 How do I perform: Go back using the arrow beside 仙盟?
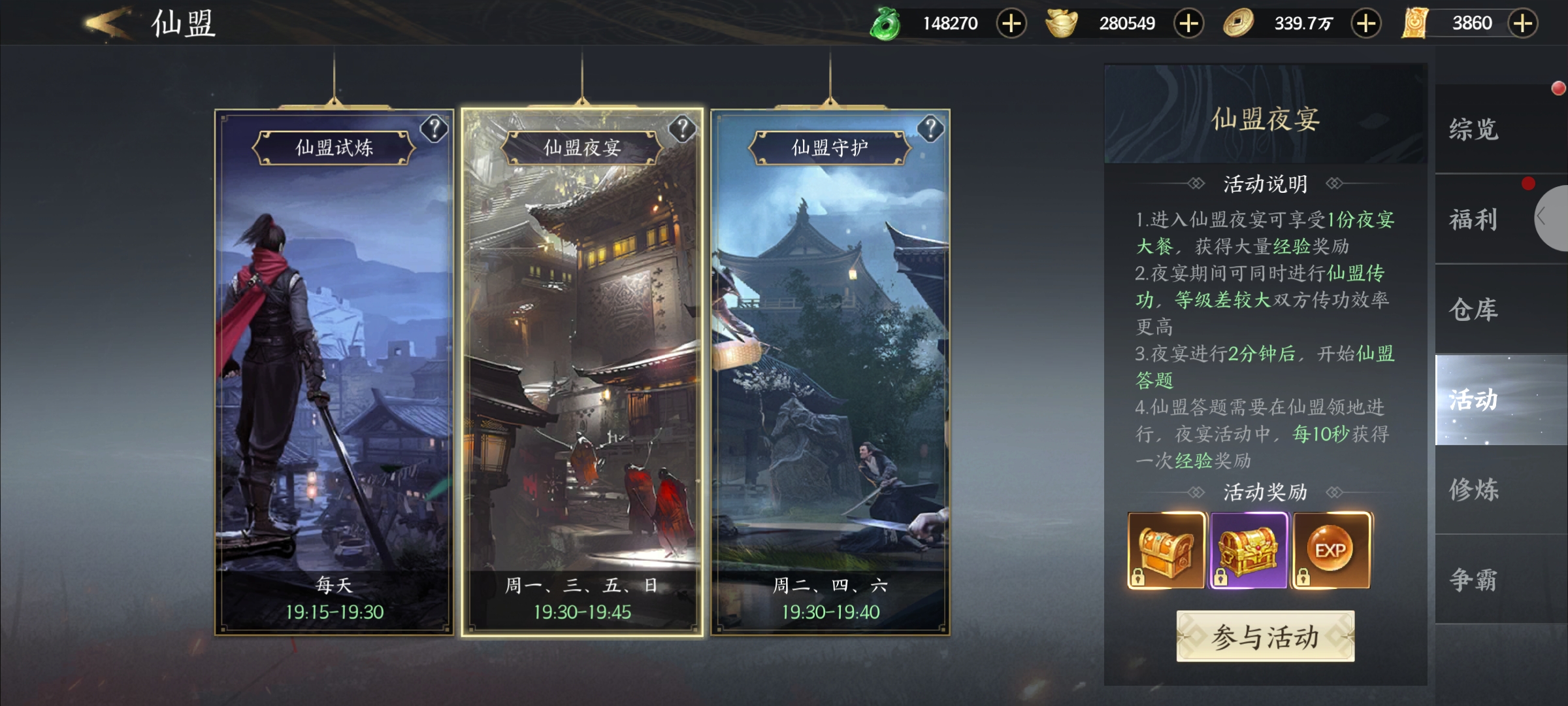[x=108, y=24]
